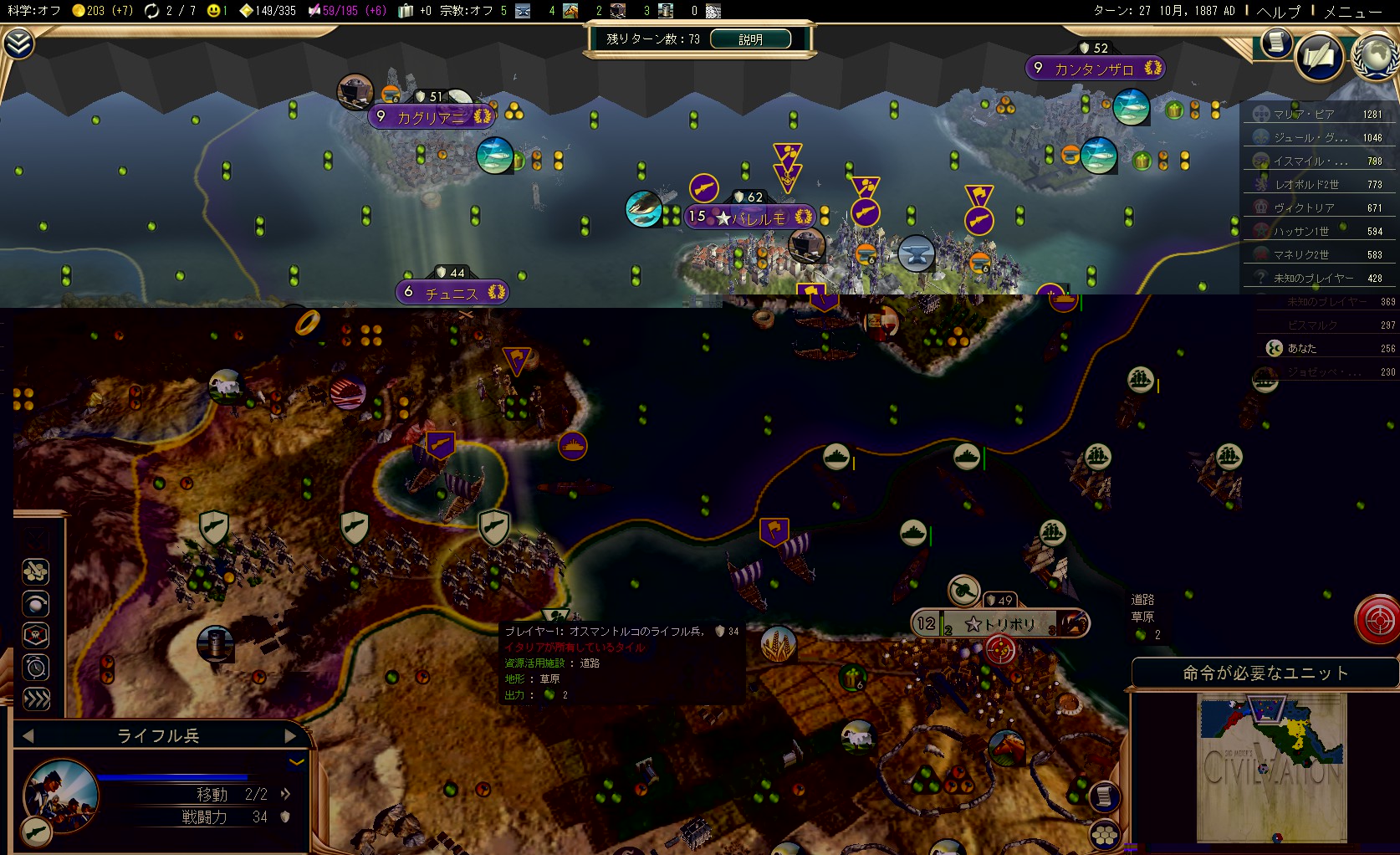Toggle the hex grid map options button
Viewport: 1400px width, 855px height.
tap(1105, 833)
